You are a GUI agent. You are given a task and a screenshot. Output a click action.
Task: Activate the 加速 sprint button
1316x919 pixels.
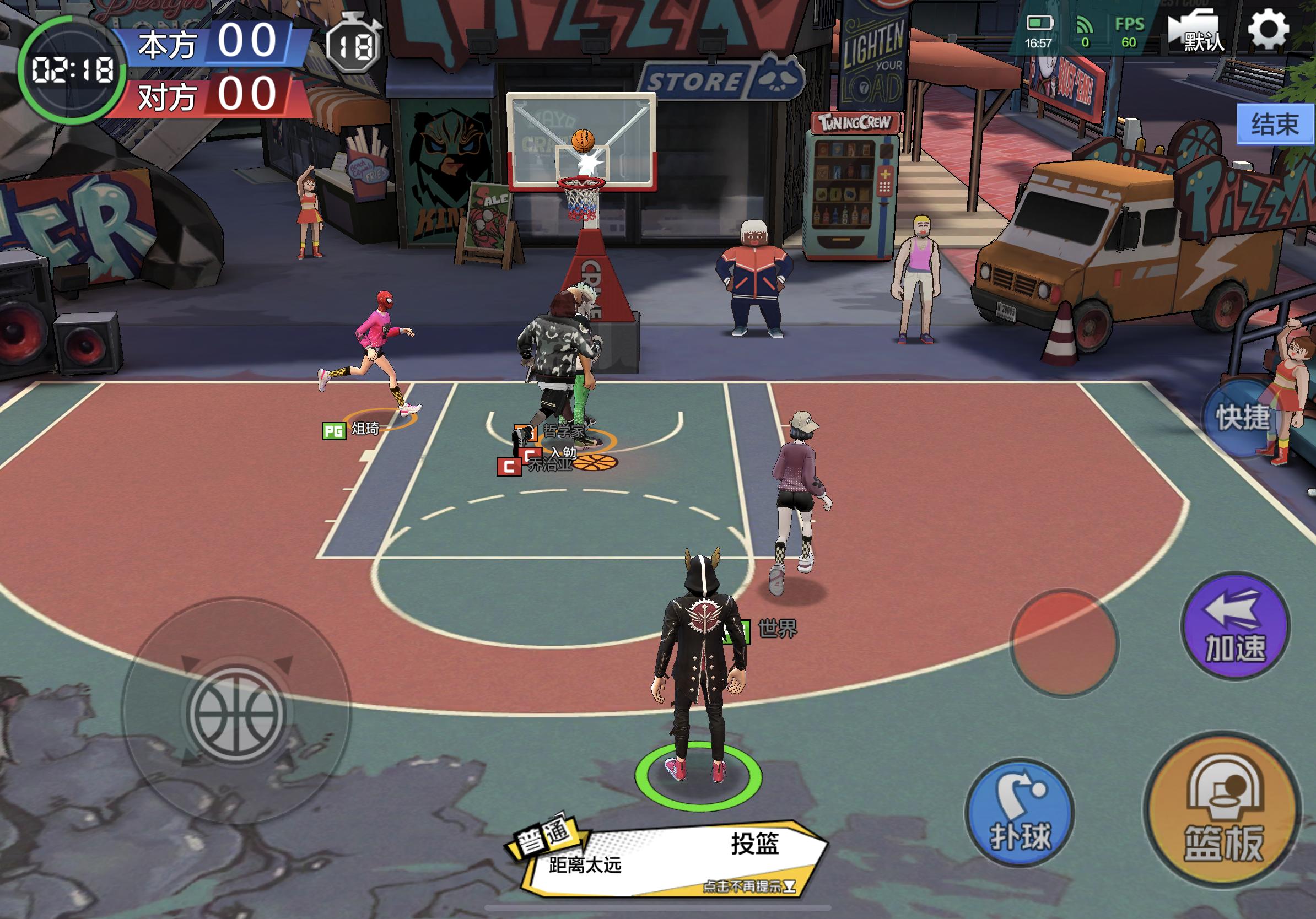point(1235,628)
